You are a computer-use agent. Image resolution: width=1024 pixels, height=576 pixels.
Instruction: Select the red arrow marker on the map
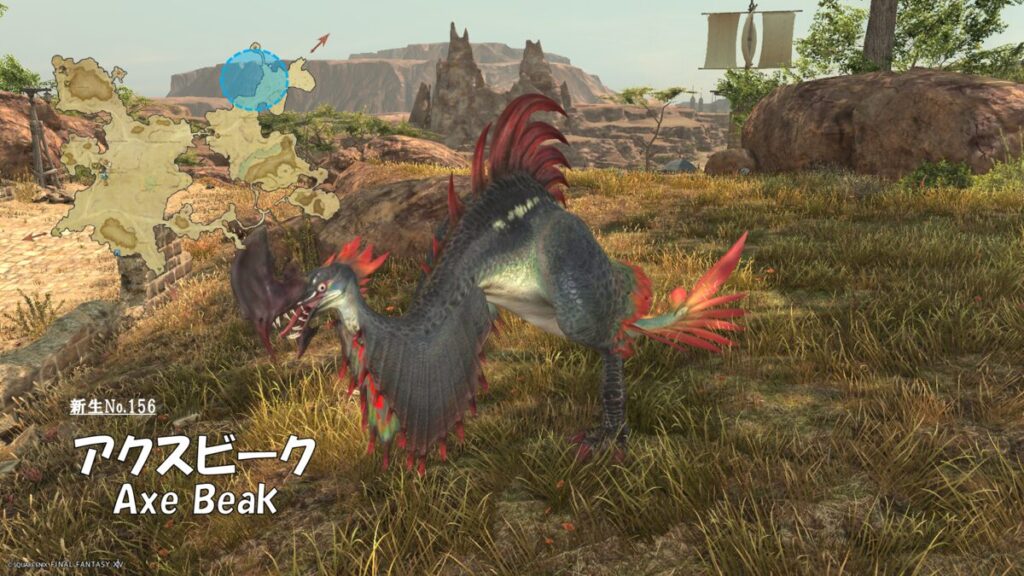(319, 42)
